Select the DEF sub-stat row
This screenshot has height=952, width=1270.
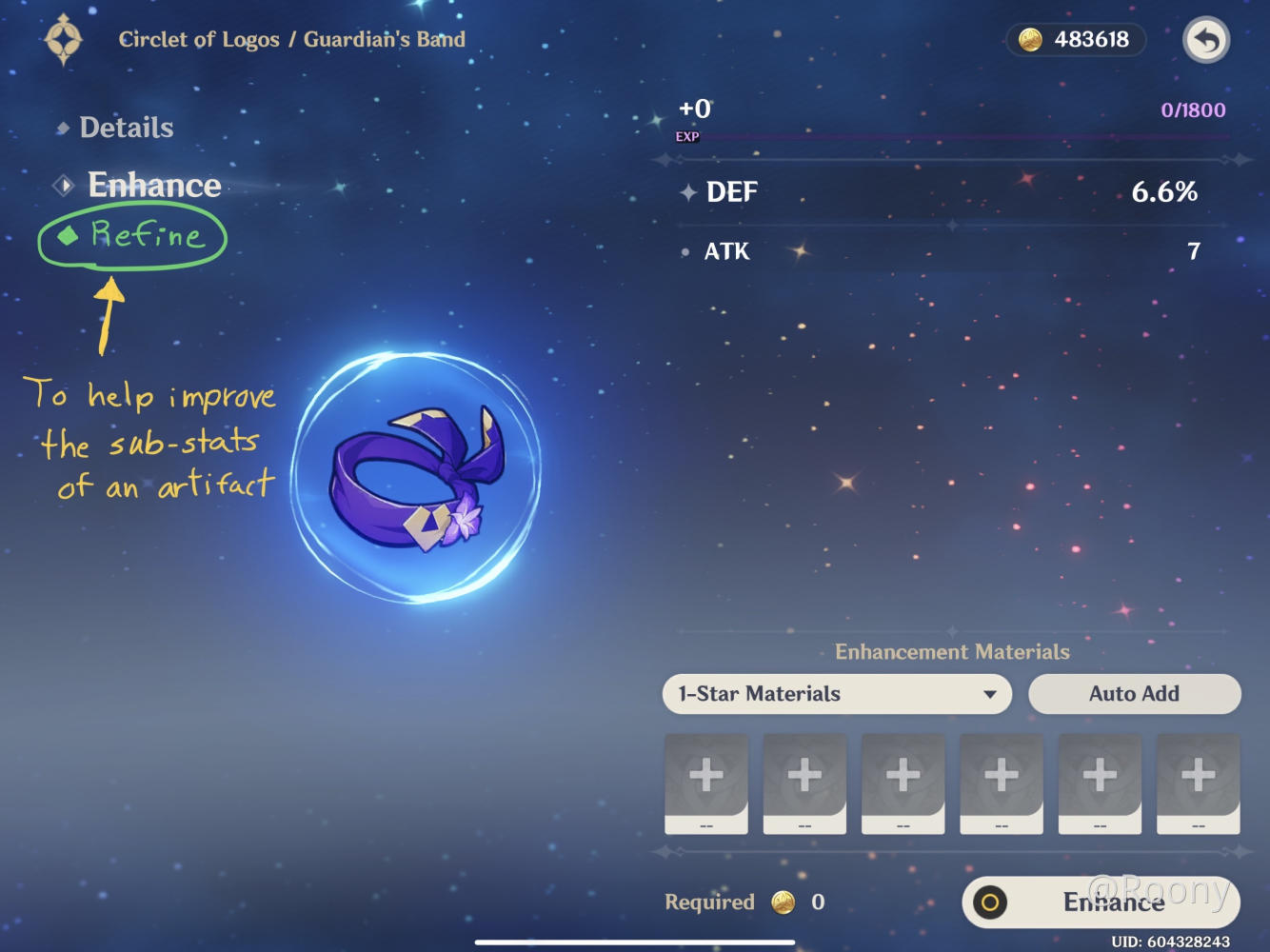949,192
